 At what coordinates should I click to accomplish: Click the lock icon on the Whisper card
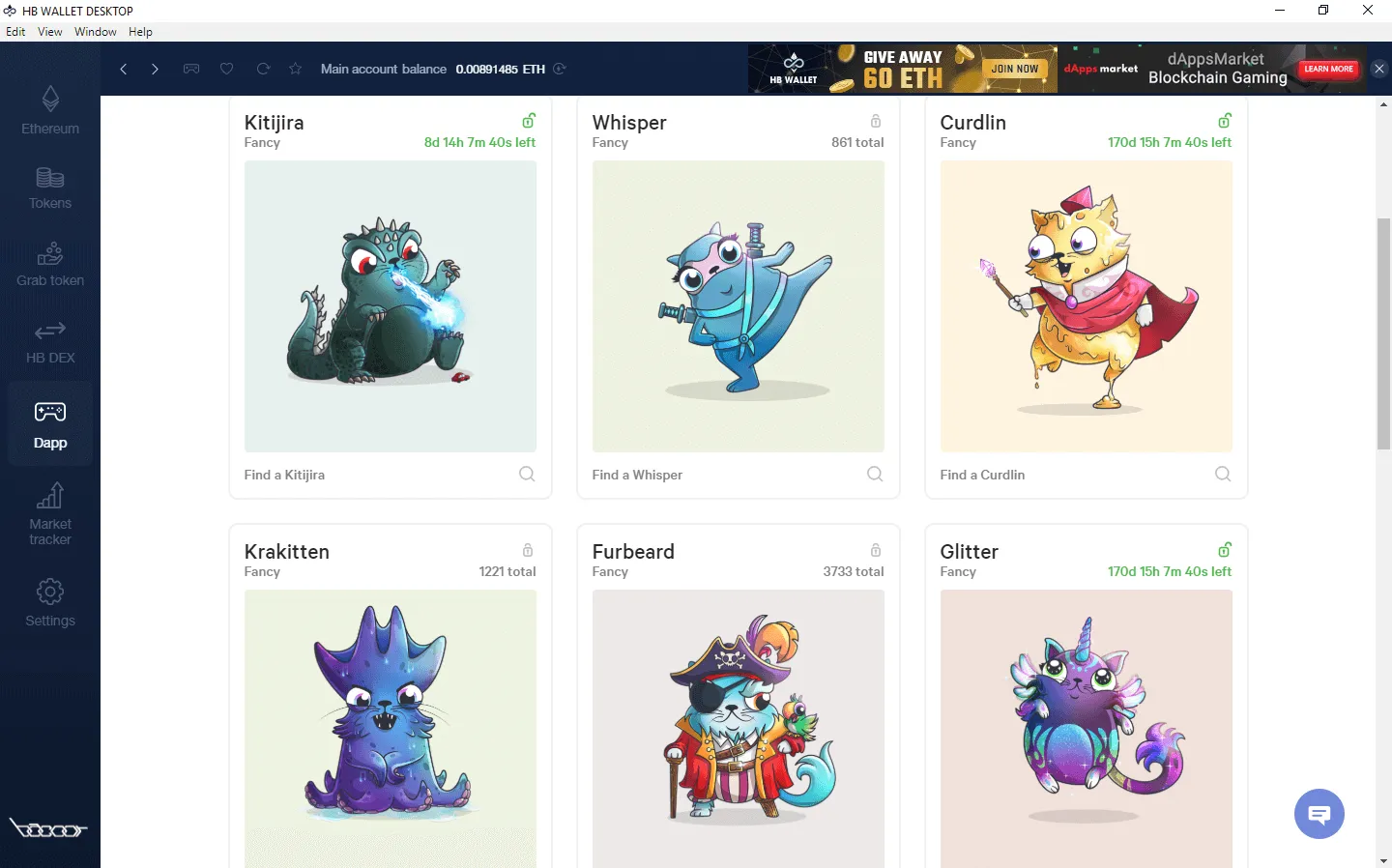click(875, 121)
